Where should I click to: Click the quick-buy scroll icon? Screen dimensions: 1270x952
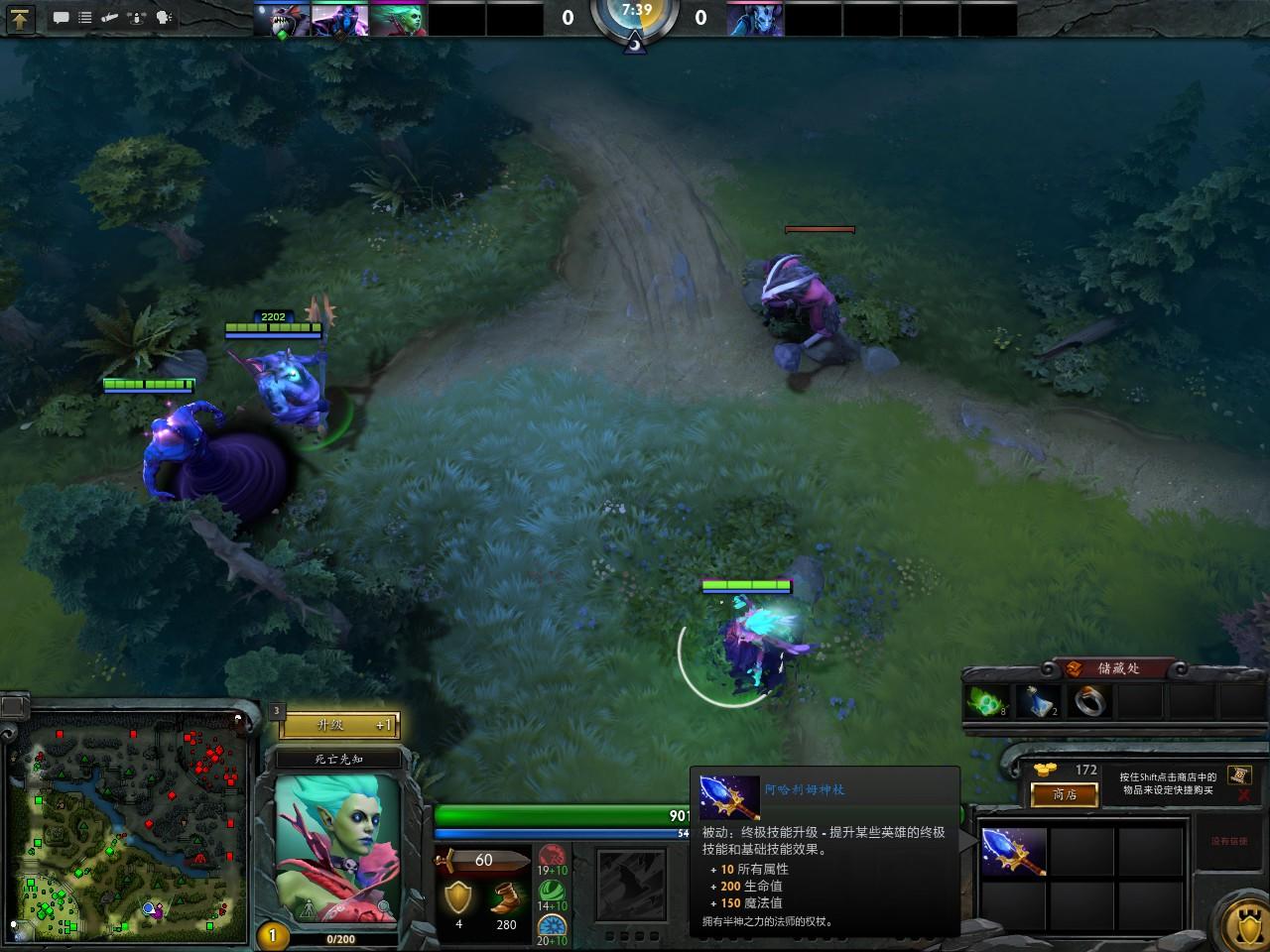tap(1238, 774)
